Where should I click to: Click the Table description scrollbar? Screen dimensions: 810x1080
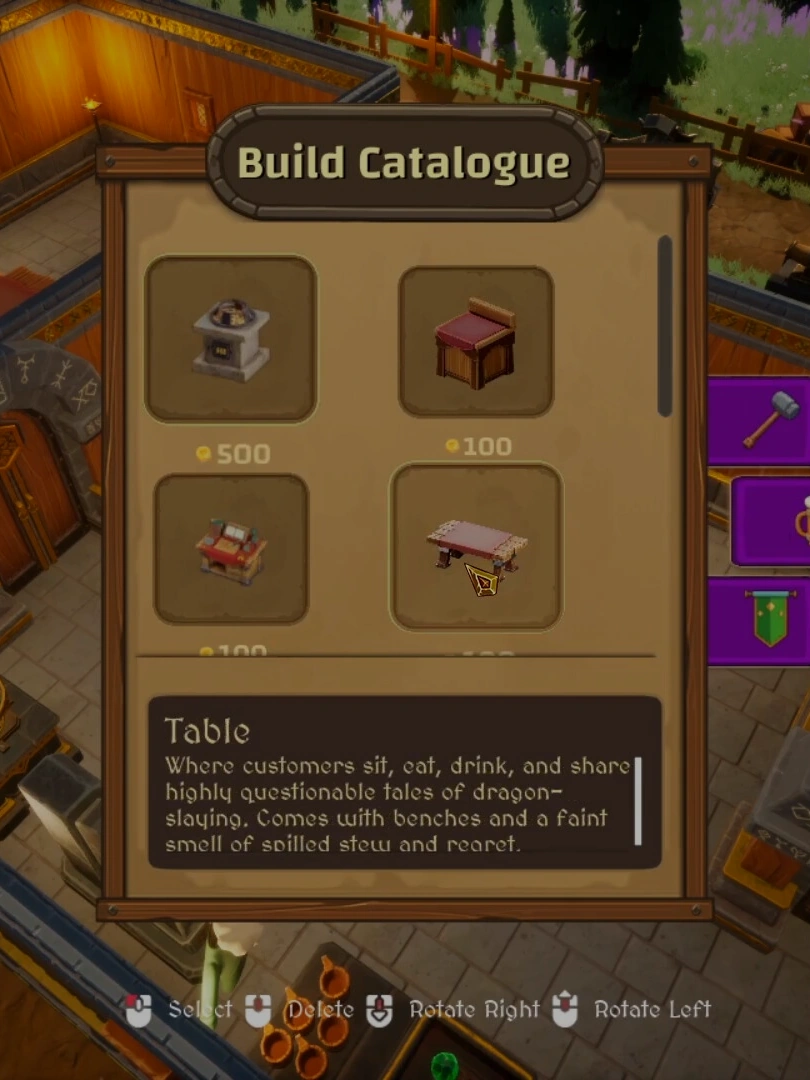coord(638,800)
